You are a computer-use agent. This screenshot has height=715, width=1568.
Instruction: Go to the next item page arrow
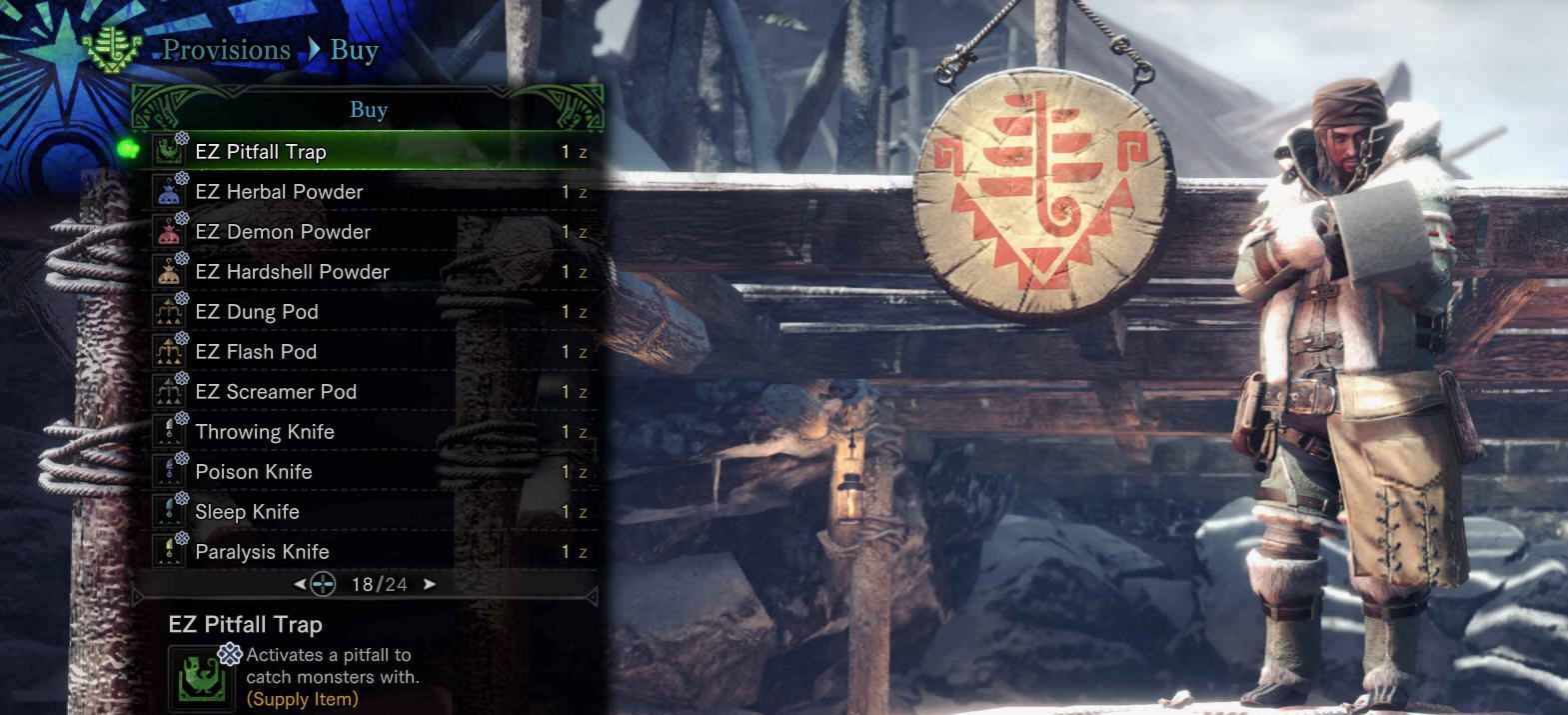430,584
